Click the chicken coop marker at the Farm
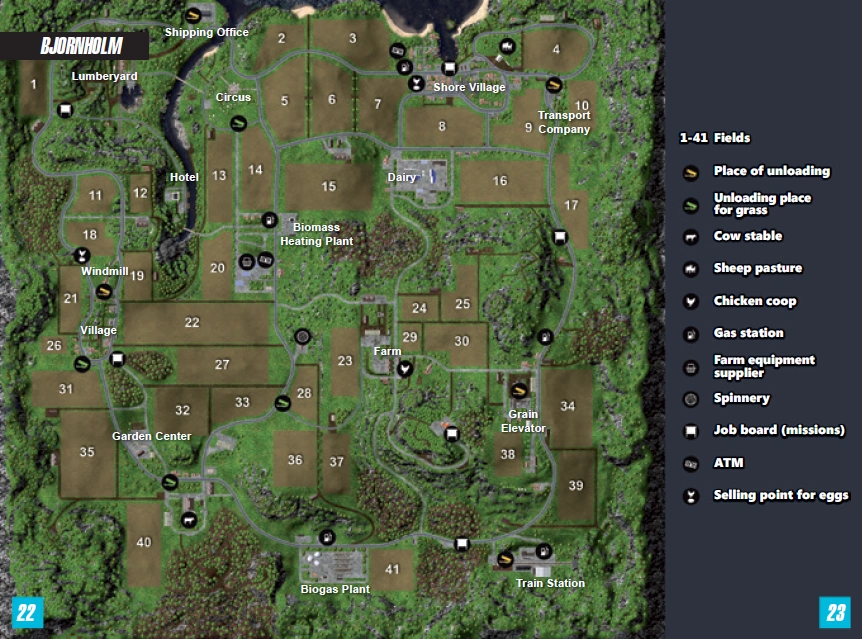Screen dimensions: 862x639 (405, 368)
